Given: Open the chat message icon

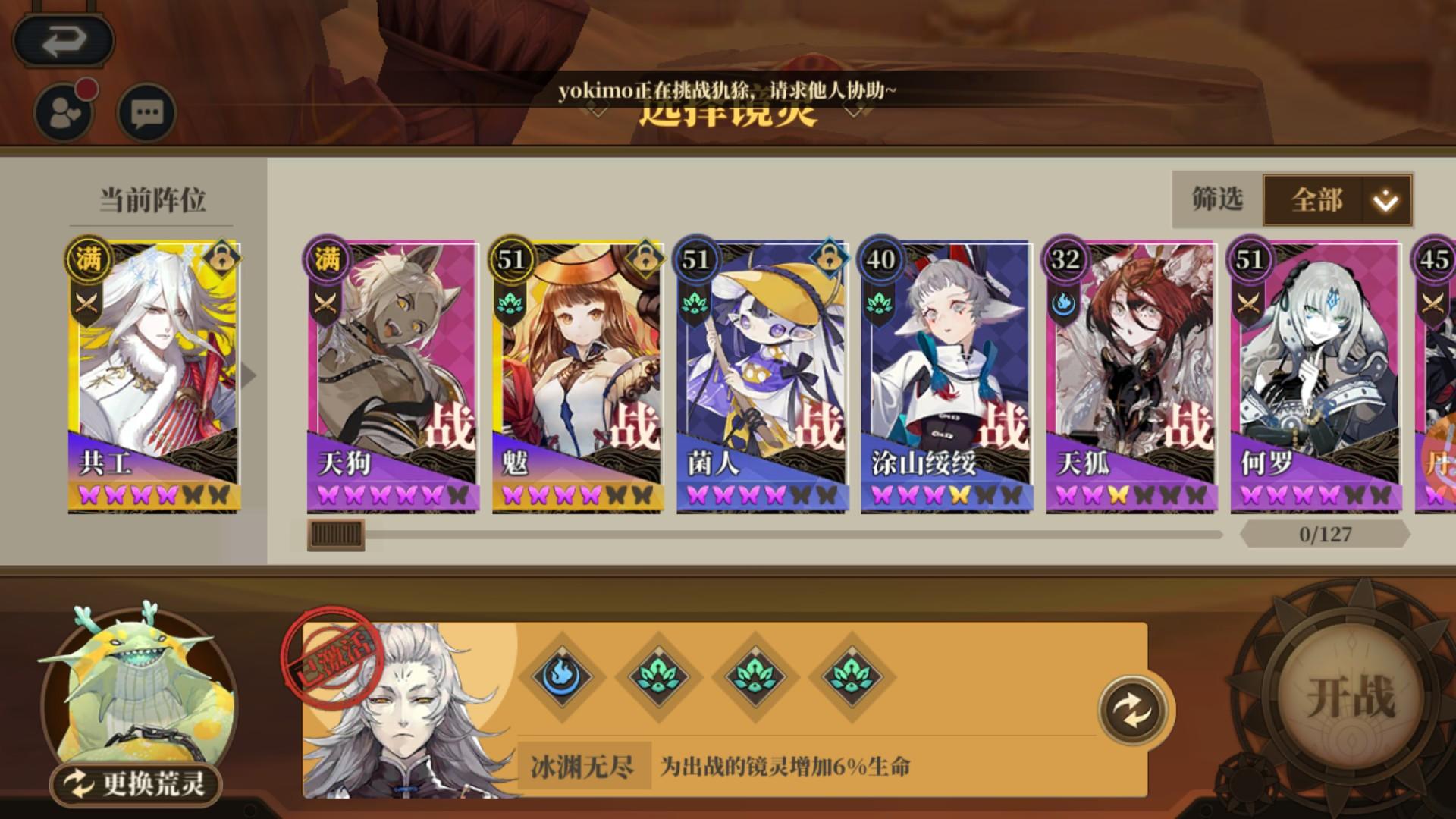Looking at the screenshot, I should point(146,112).
